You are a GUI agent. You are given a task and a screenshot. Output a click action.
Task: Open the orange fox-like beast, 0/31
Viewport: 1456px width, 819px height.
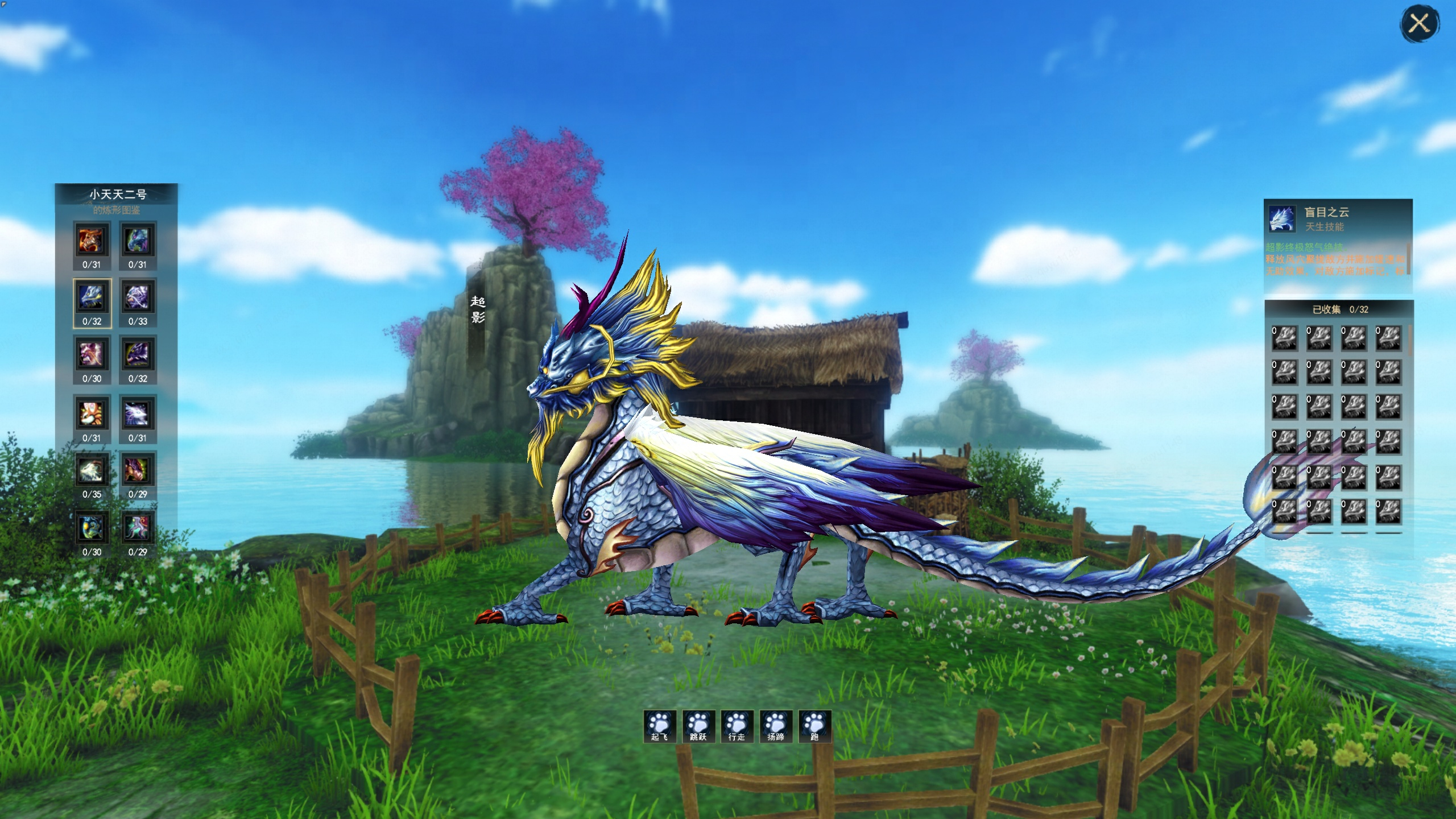pyautogui.click(x=92, y=413)
